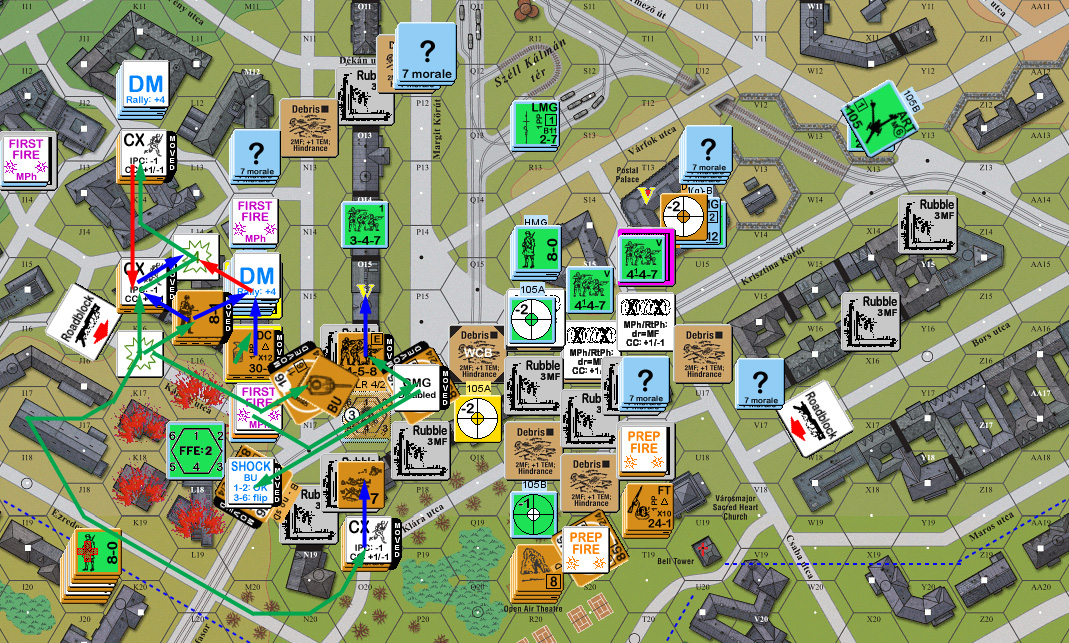Select the WCB debris counter
1069x643 pixels.
[x=476, y=353]
